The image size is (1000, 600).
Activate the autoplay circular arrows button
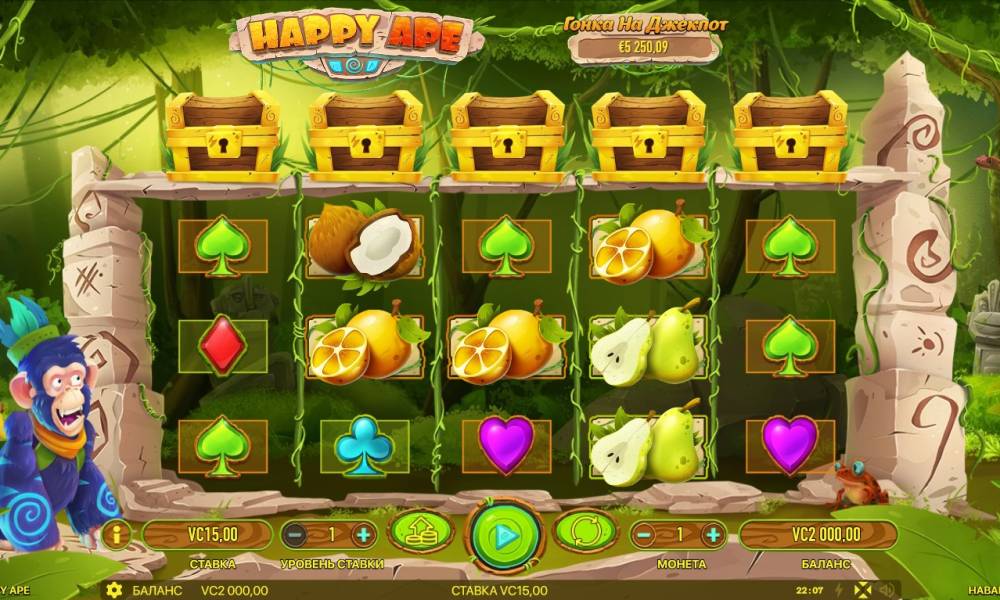point(587,534)
